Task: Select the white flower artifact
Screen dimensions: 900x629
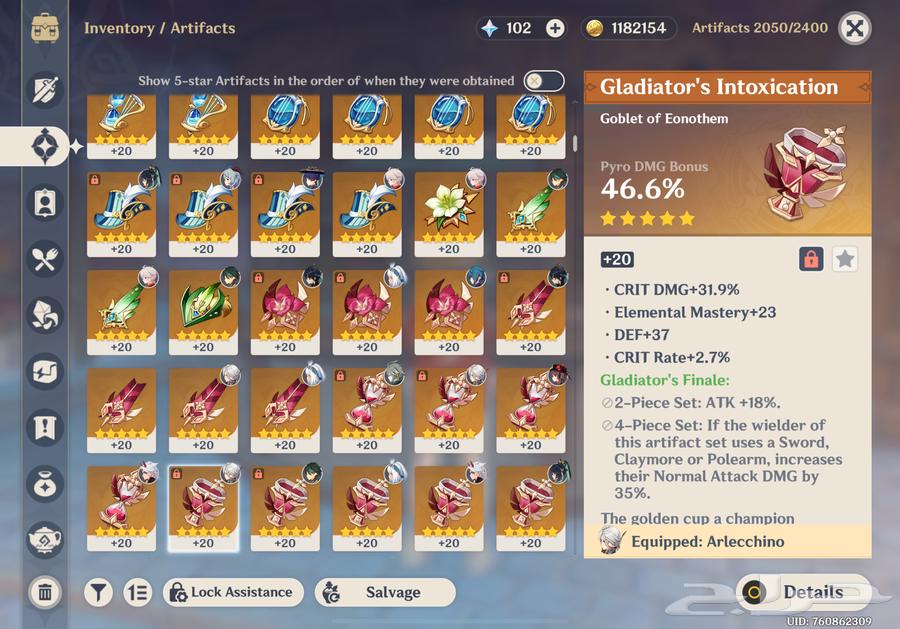Action: [448, 207]
